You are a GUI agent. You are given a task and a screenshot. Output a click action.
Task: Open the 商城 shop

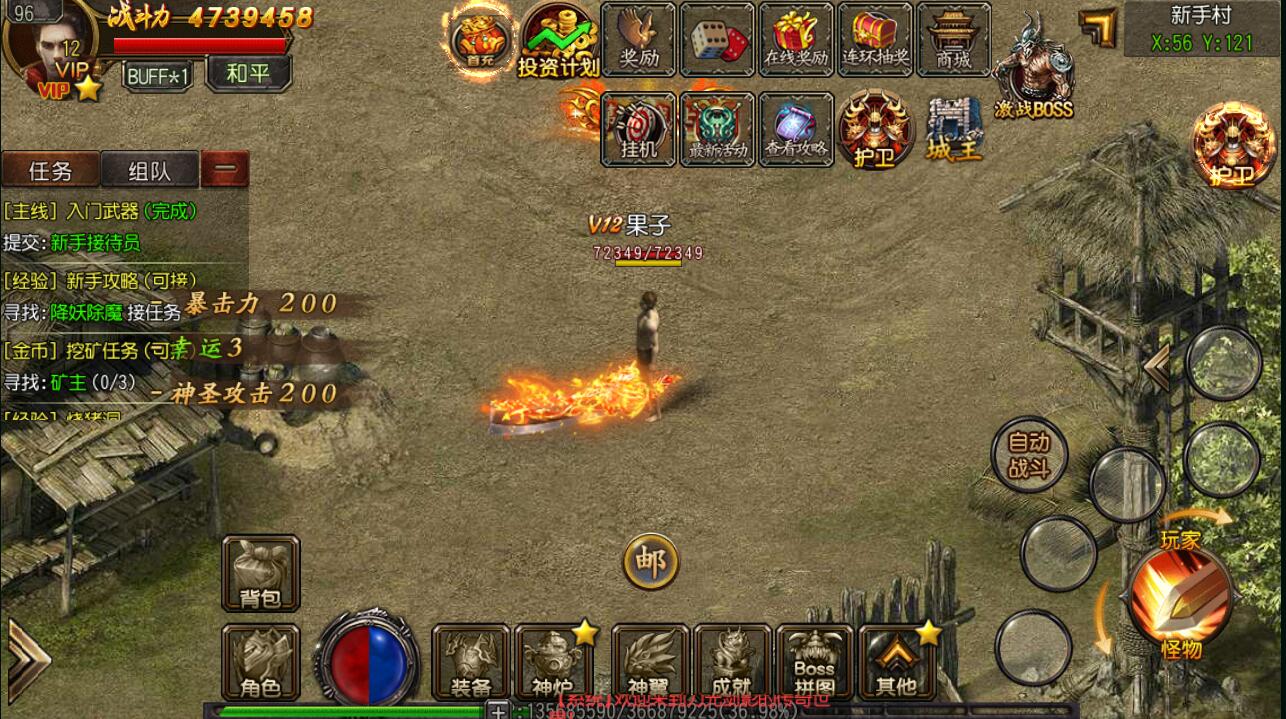tap(953, 40)
